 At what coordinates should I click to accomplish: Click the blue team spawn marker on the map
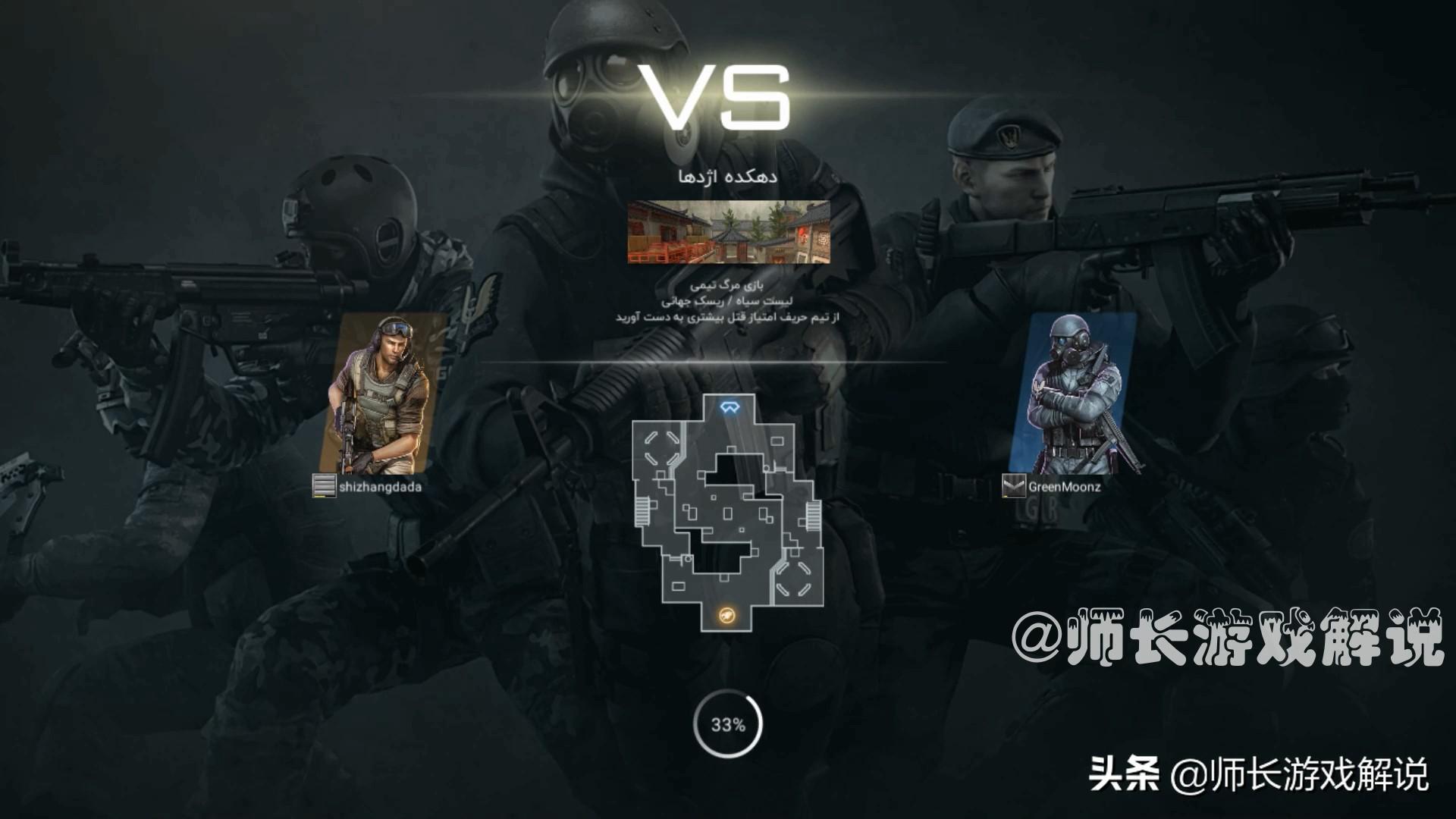coord(730,408)
